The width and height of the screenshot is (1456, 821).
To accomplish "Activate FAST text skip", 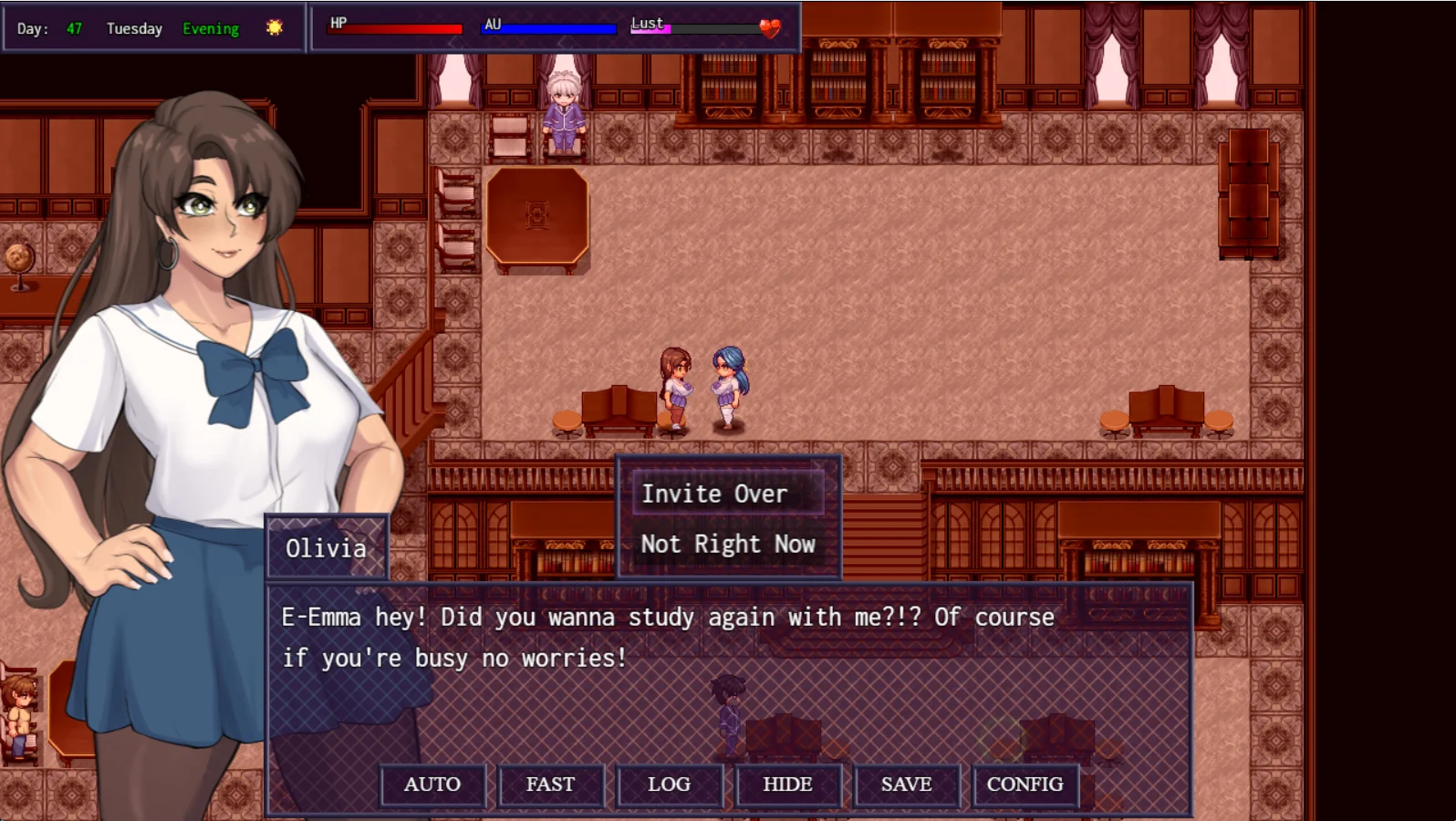I will [550, 785].
